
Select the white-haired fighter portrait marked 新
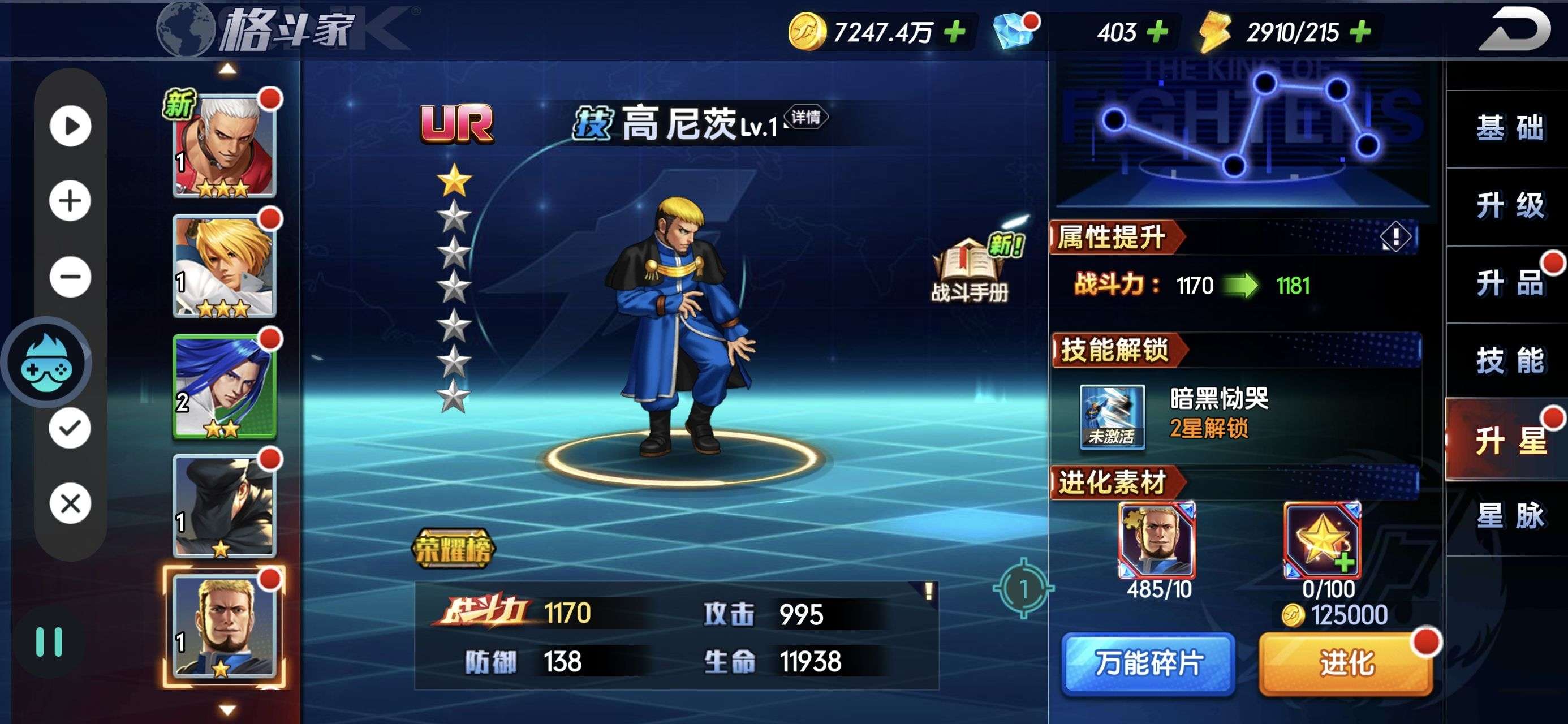pyautogui.click(x=225, y=145)
